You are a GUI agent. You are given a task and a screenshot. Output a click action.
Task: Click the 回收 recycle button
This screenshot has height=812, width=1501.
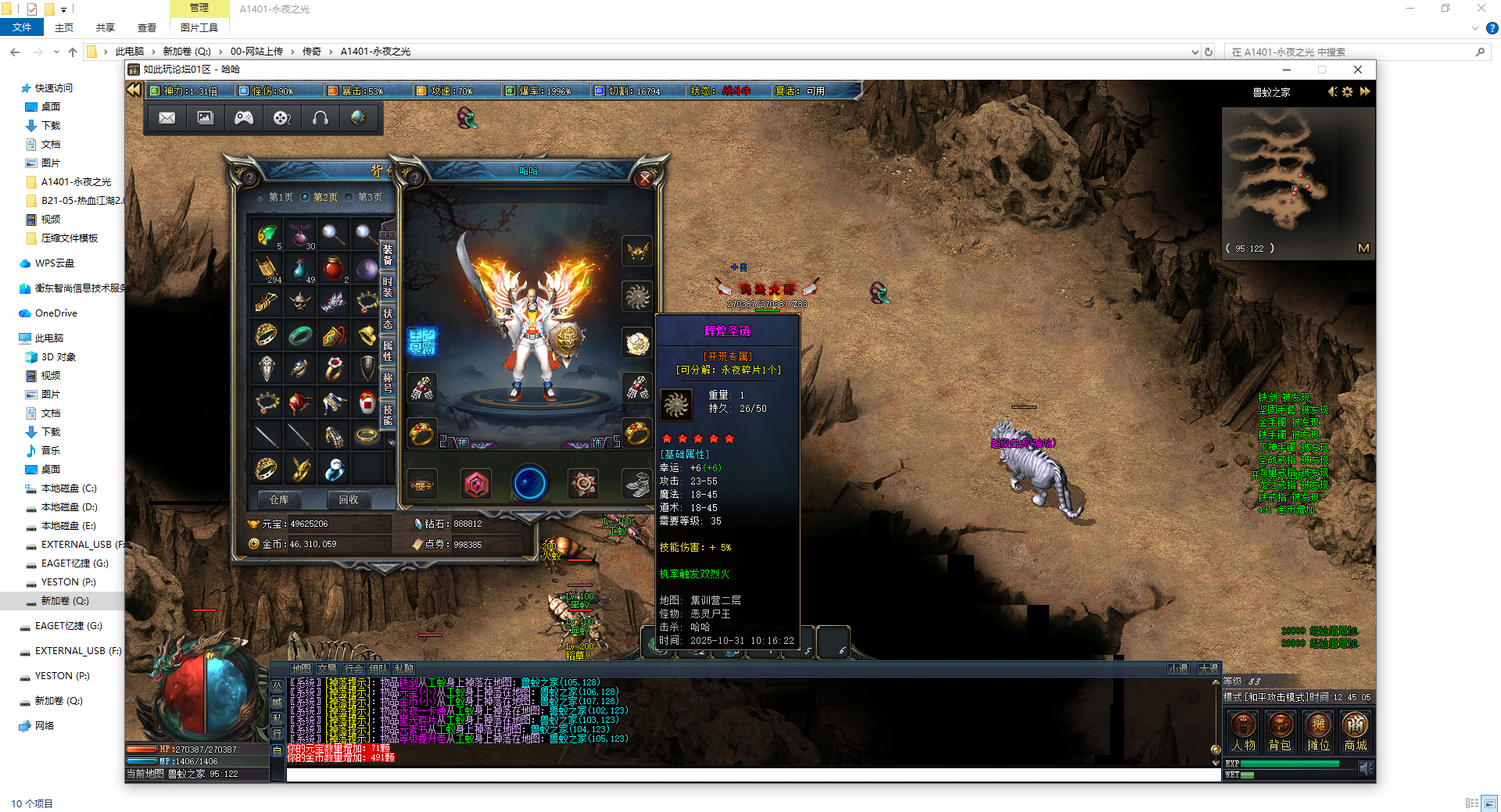tap(349, 499)
